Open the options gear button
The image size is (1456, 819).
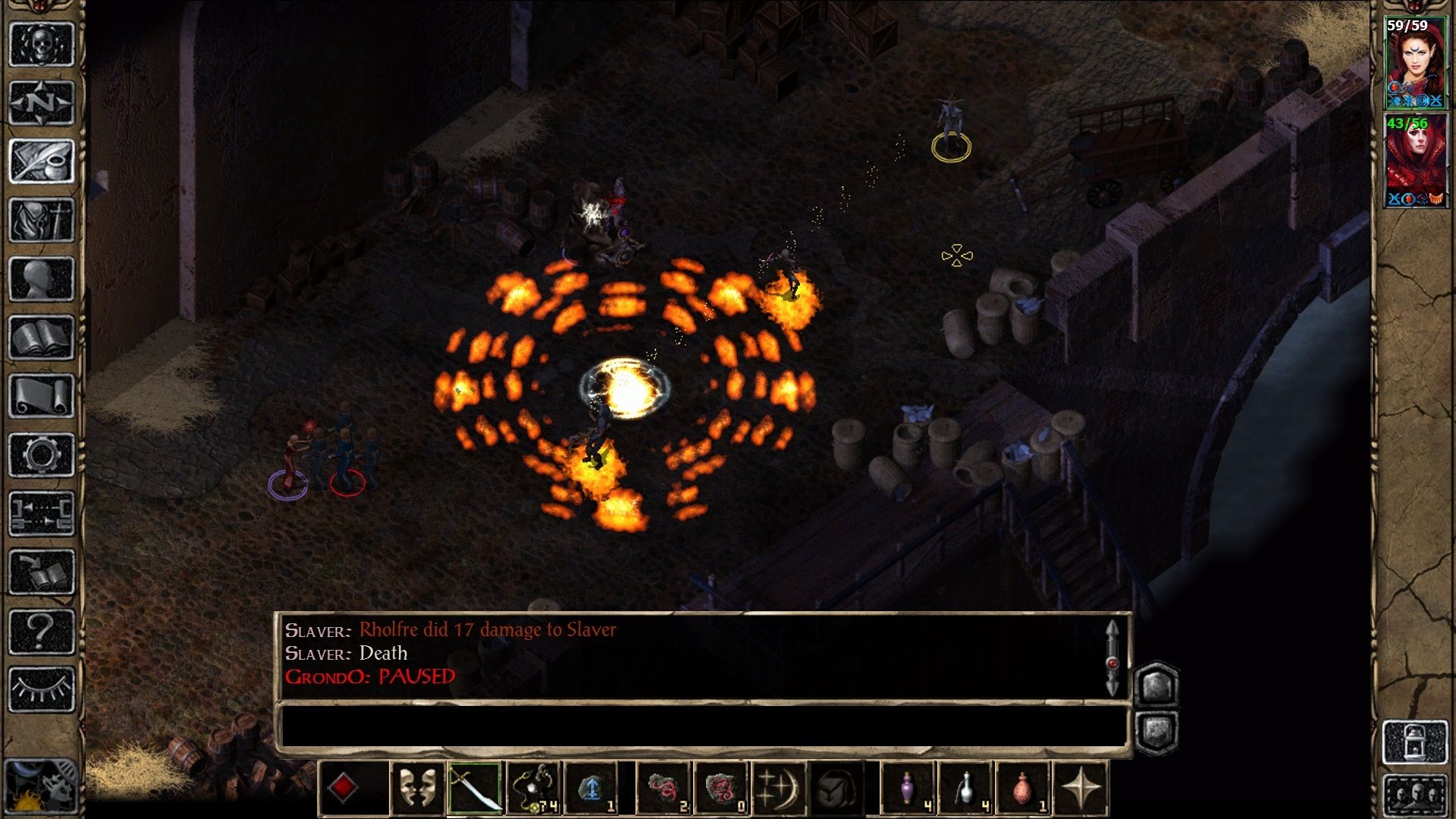click(42, 455)
